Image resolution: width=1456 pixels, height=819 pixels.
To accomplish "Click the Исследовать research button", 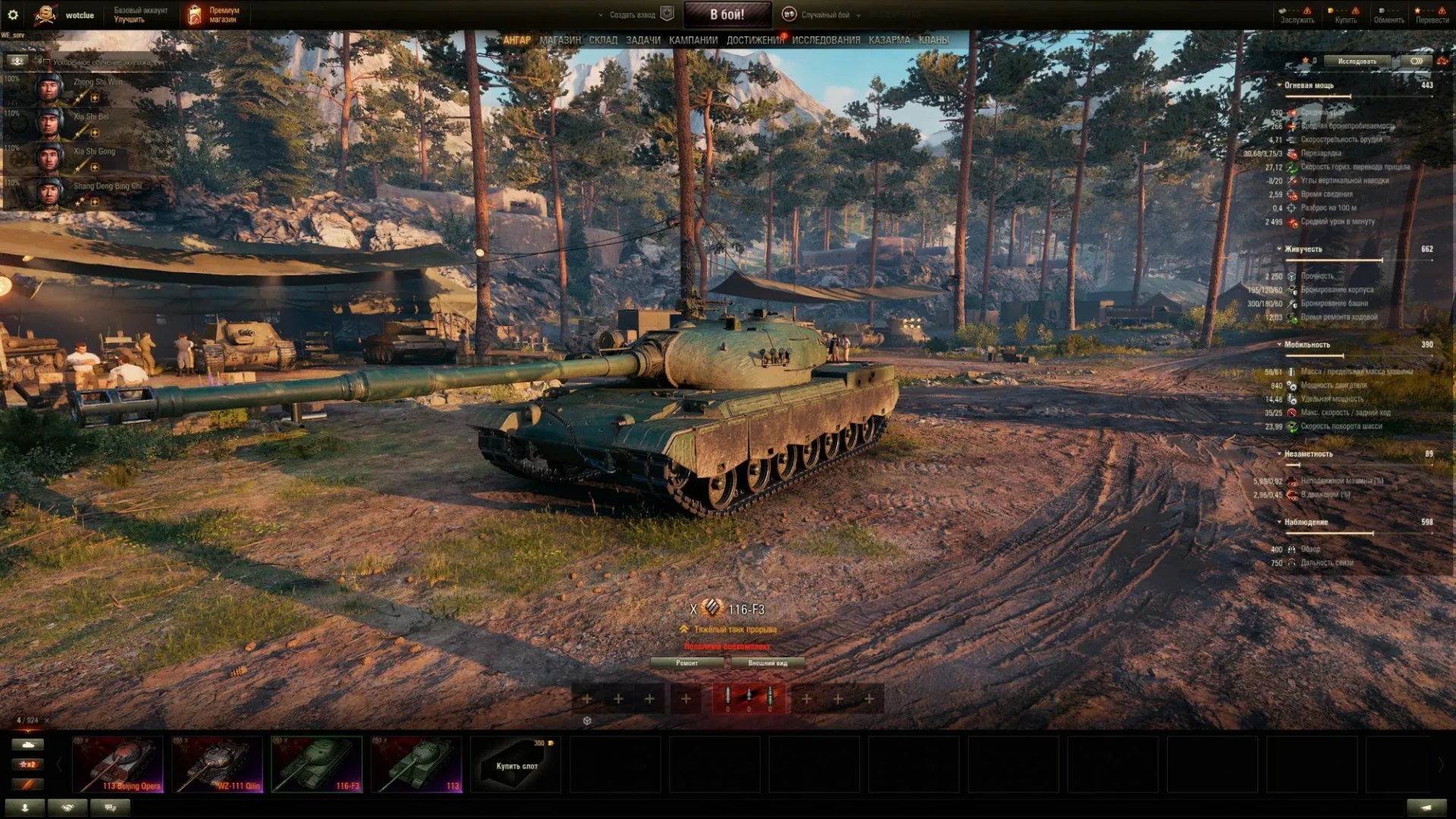I will point(1357,61).
